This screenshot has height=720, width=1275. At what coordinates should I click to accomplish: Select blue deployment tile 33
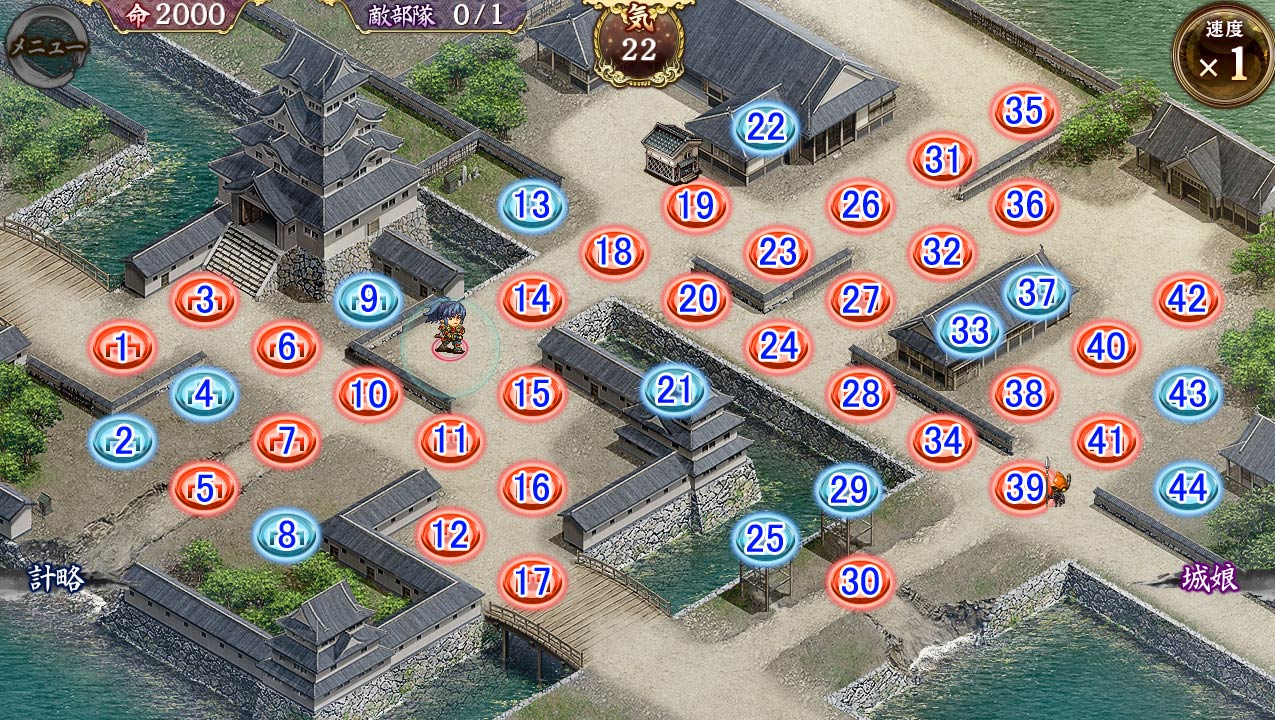pos(969,331)
